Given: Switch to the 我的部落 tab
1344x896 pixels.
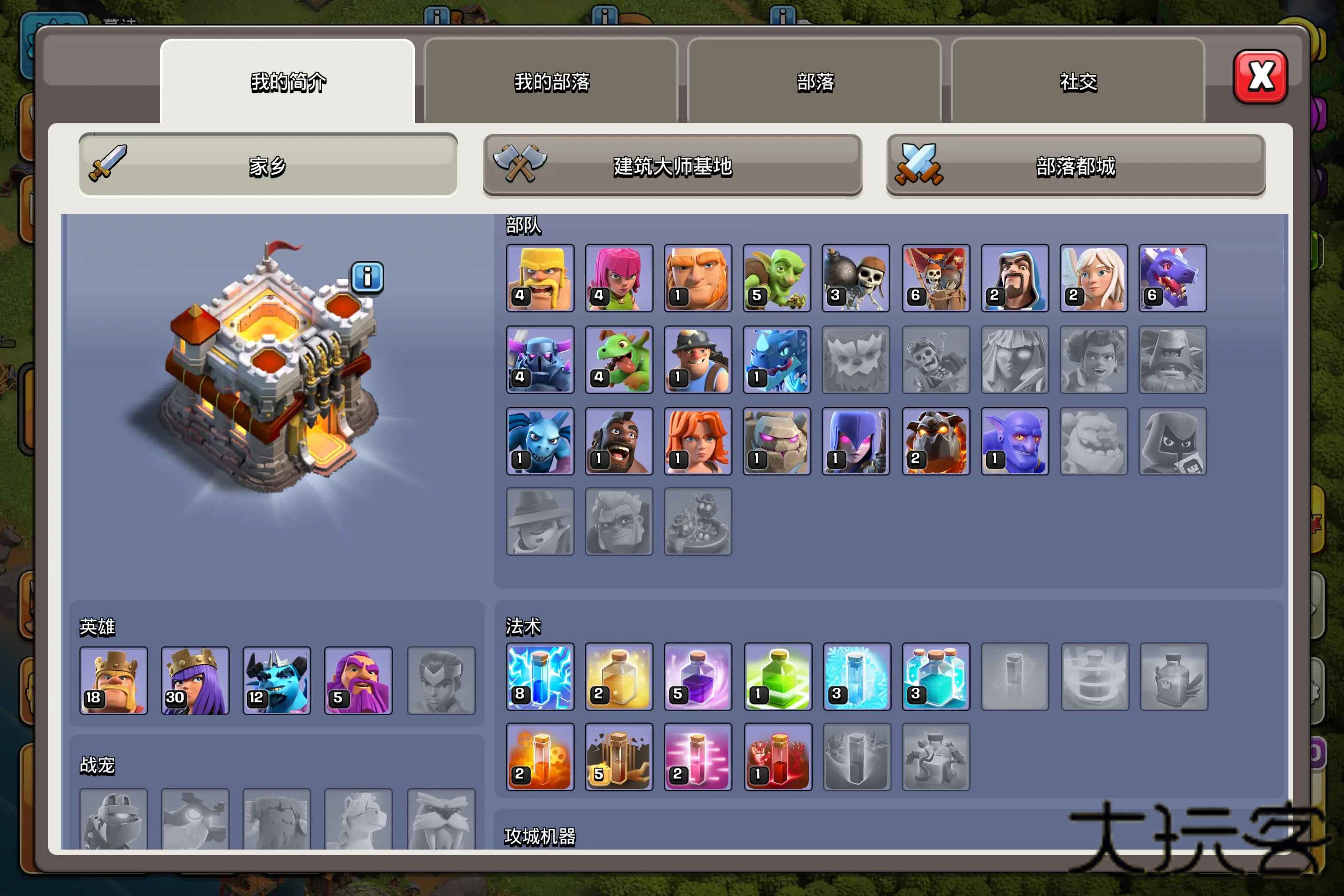Looking at the screenshot, I should [x=551, y=82].
